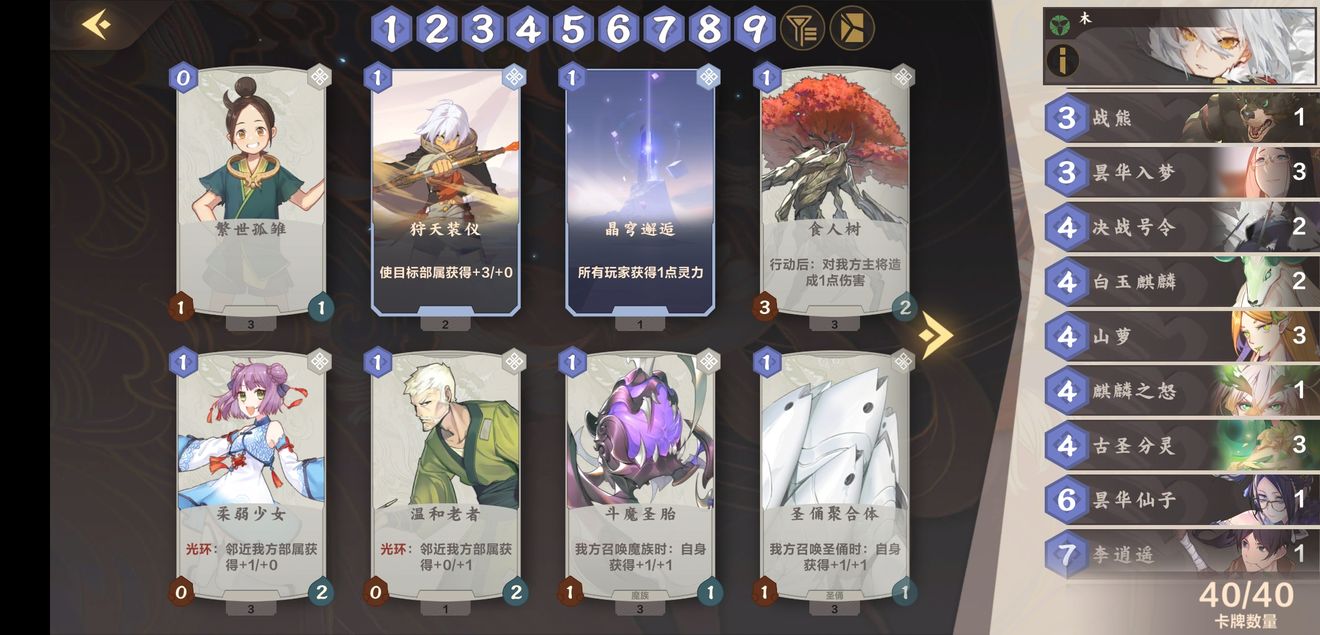Filter cards by cost 5
The height and width of the screenshot is (635, 1320).
point(573,29)
